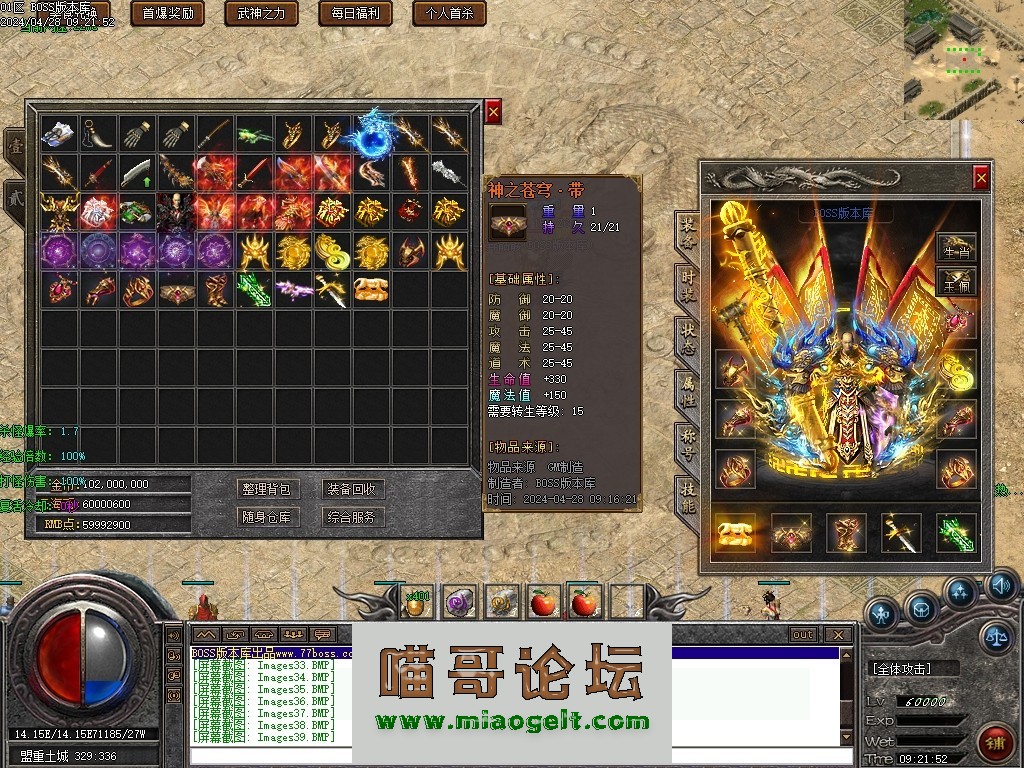Show the 称号 titles tab
The height and width of the screenshot is (768, 1024).
(x=687, y=441)
